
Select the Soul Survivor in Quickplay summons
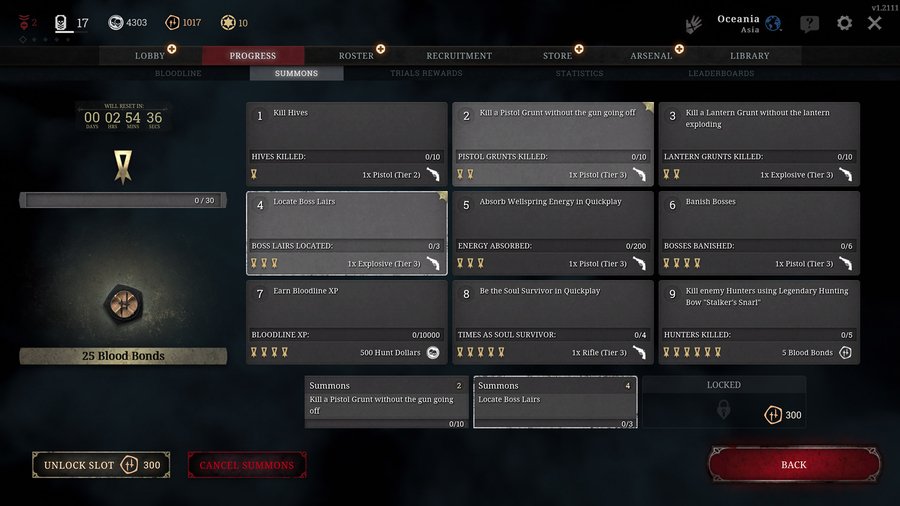click(x=552, y=321)
